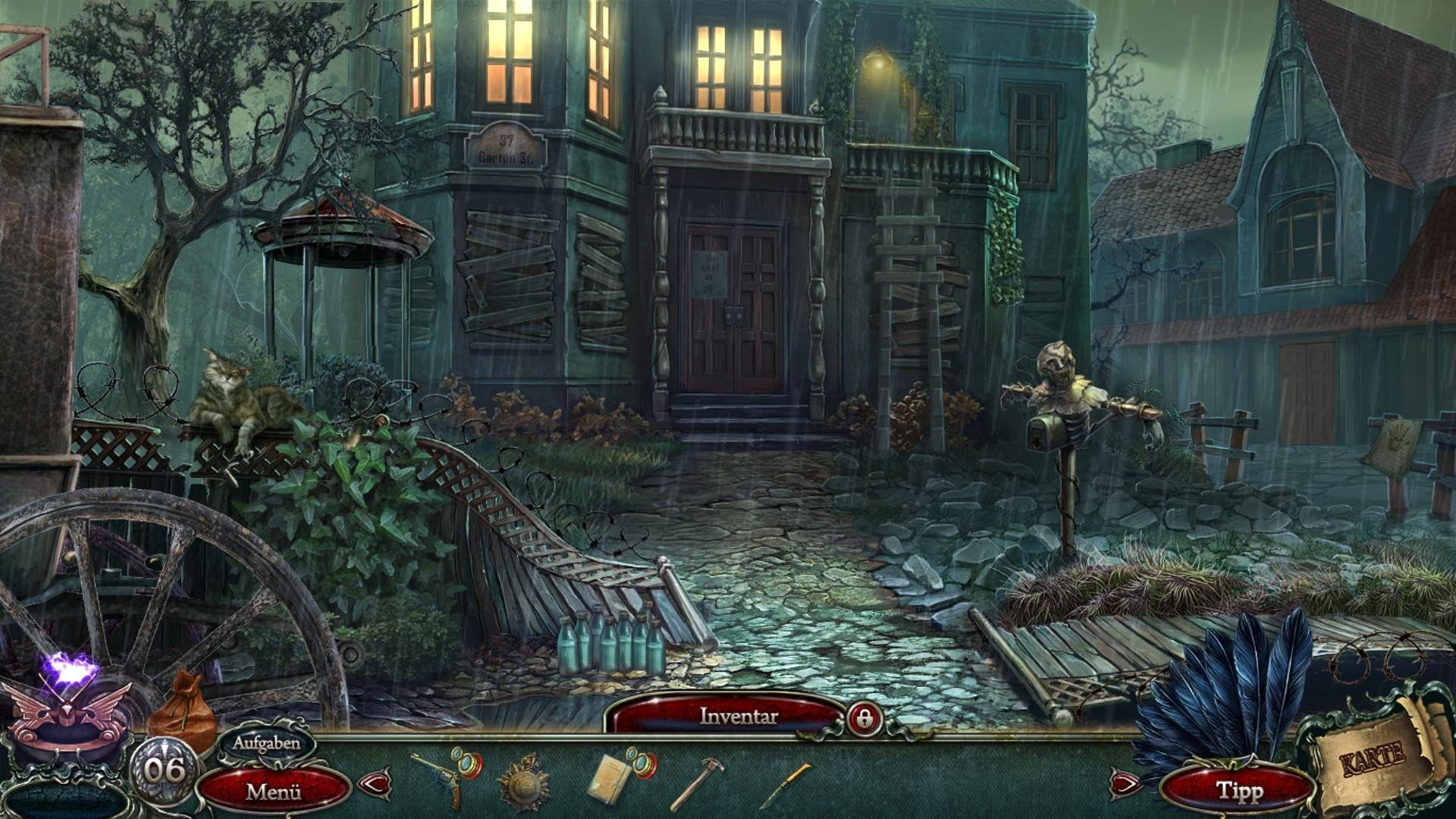Toggle the inventory lock icon

864,717
